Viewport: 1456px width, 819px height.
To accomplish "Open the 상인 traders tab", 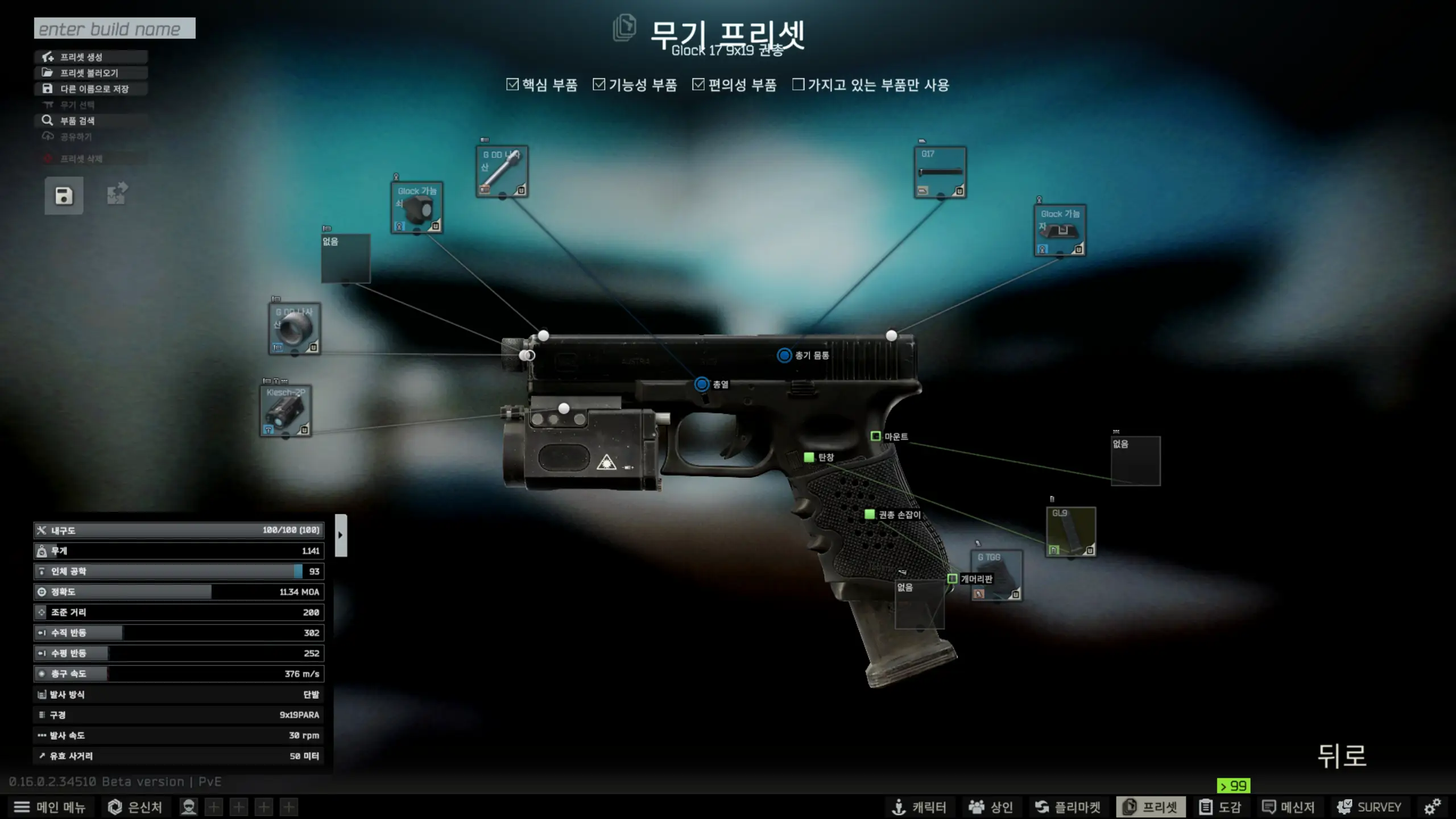I will click(991, 807).
